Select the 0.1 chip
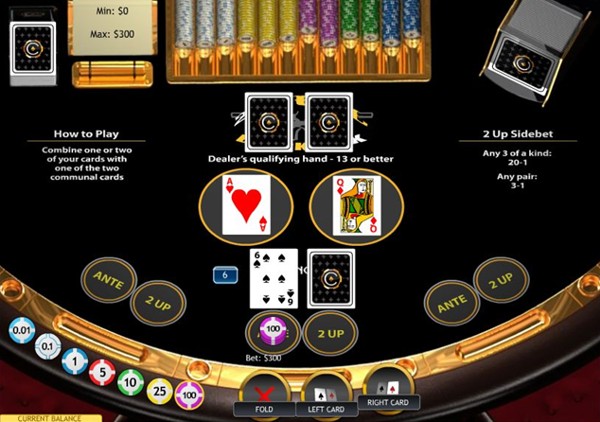Image resolution: width=600 pixels, height=422 pixels. click(47, 346)
